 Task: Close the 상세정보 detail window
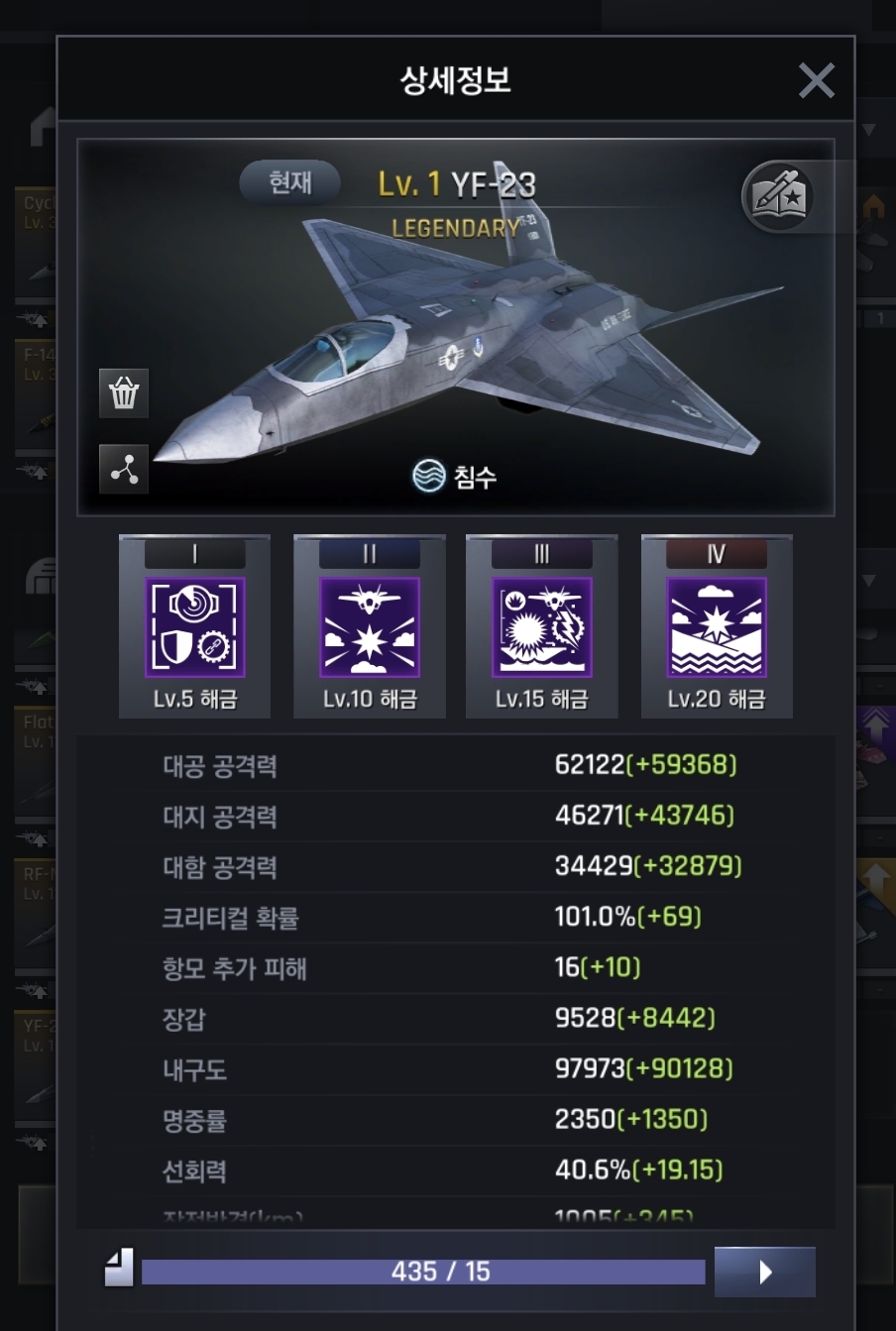pyautogui.click(x=816, y=80)
